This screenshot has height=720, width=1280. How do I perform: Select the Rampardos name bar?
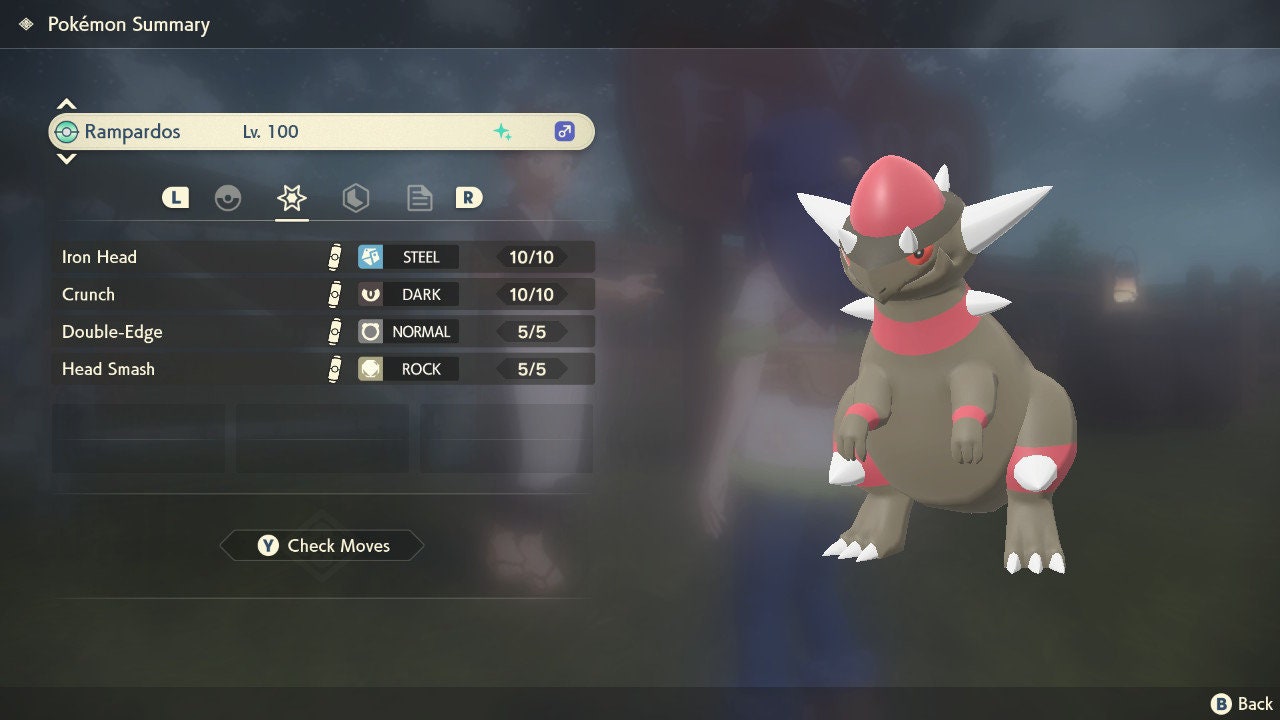pyautogui.click(x=322, y=132)
